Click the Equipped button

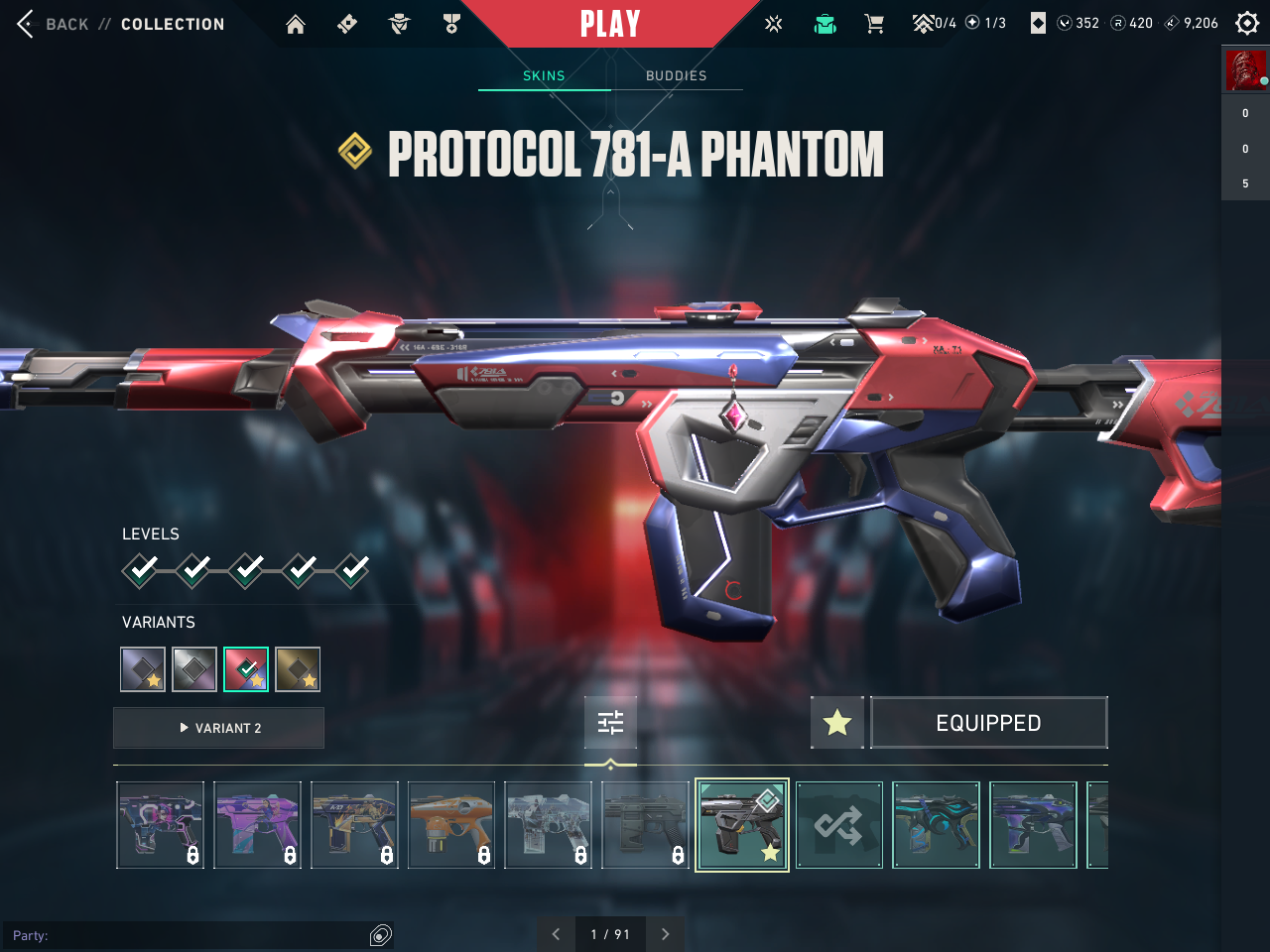pos(988,723)
